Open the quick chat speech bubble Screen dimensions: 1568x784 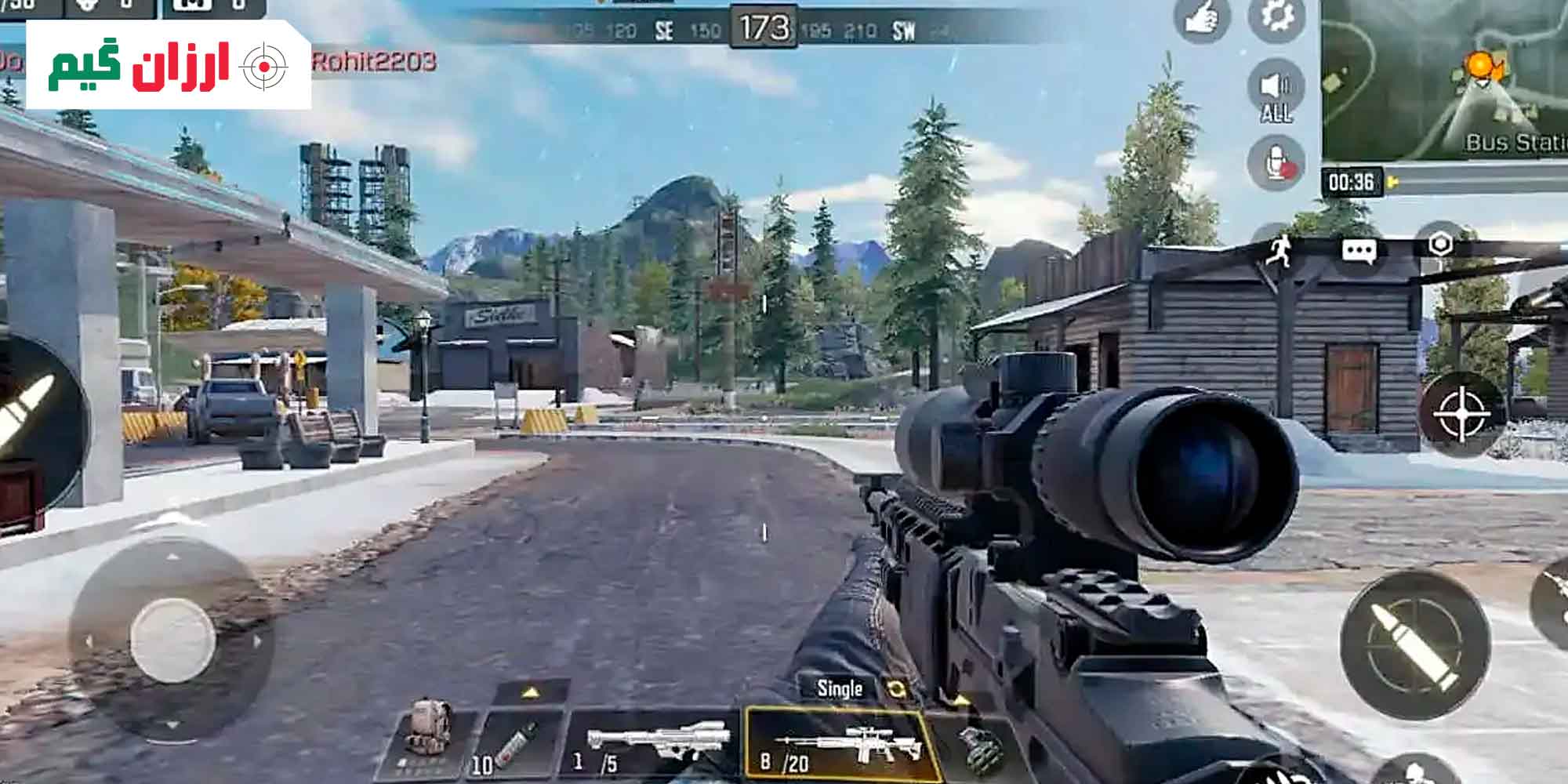(x=1359, y=250)
